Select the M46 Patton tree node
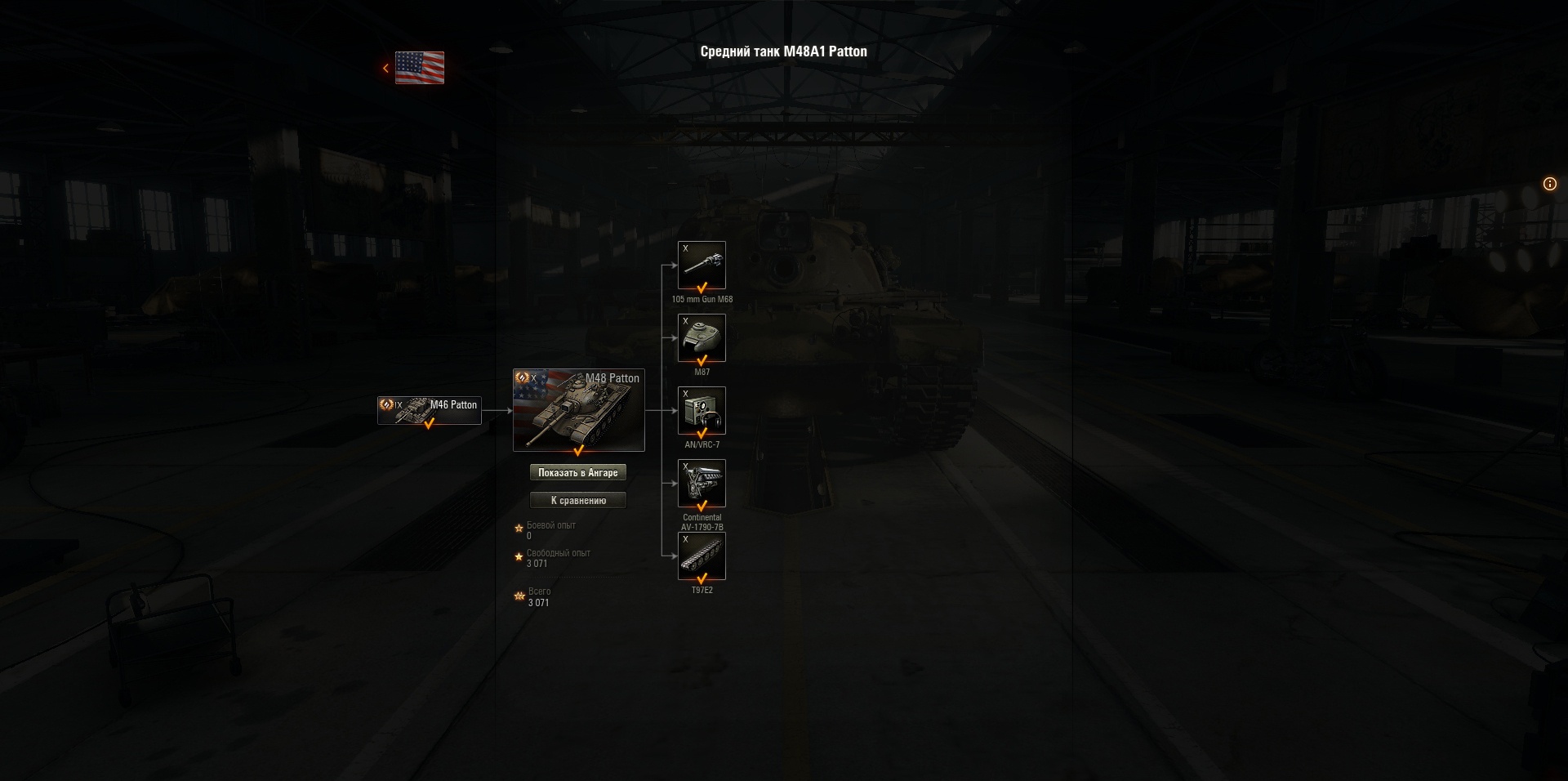Viewport: 1568px width, 781px height. [x=428, y=409]
